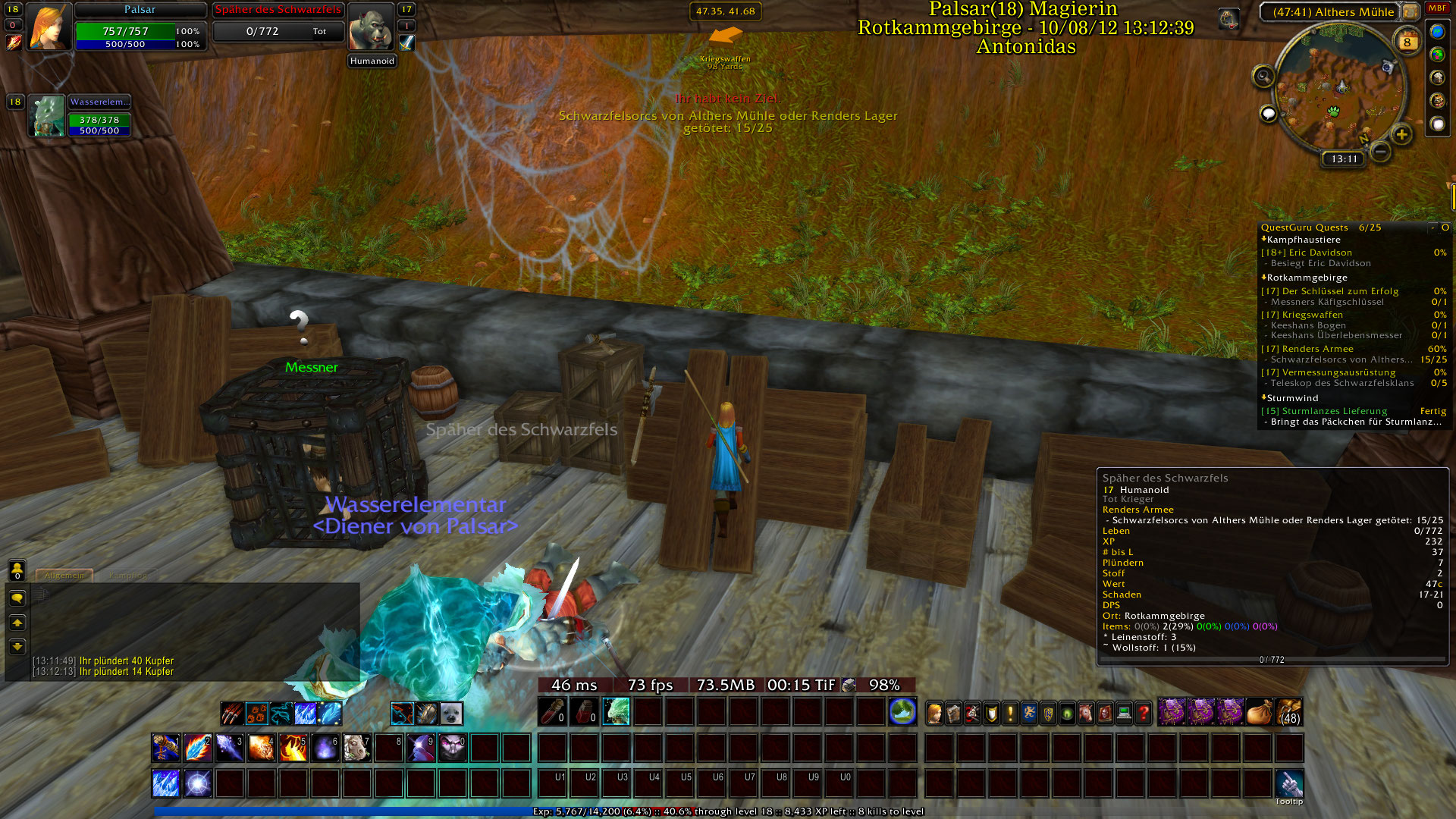The width and height of the screenshot is (1456, 819).
Task: Cast the sheep Polymorph spell in slot 7
Action: (x=356, y=748)
